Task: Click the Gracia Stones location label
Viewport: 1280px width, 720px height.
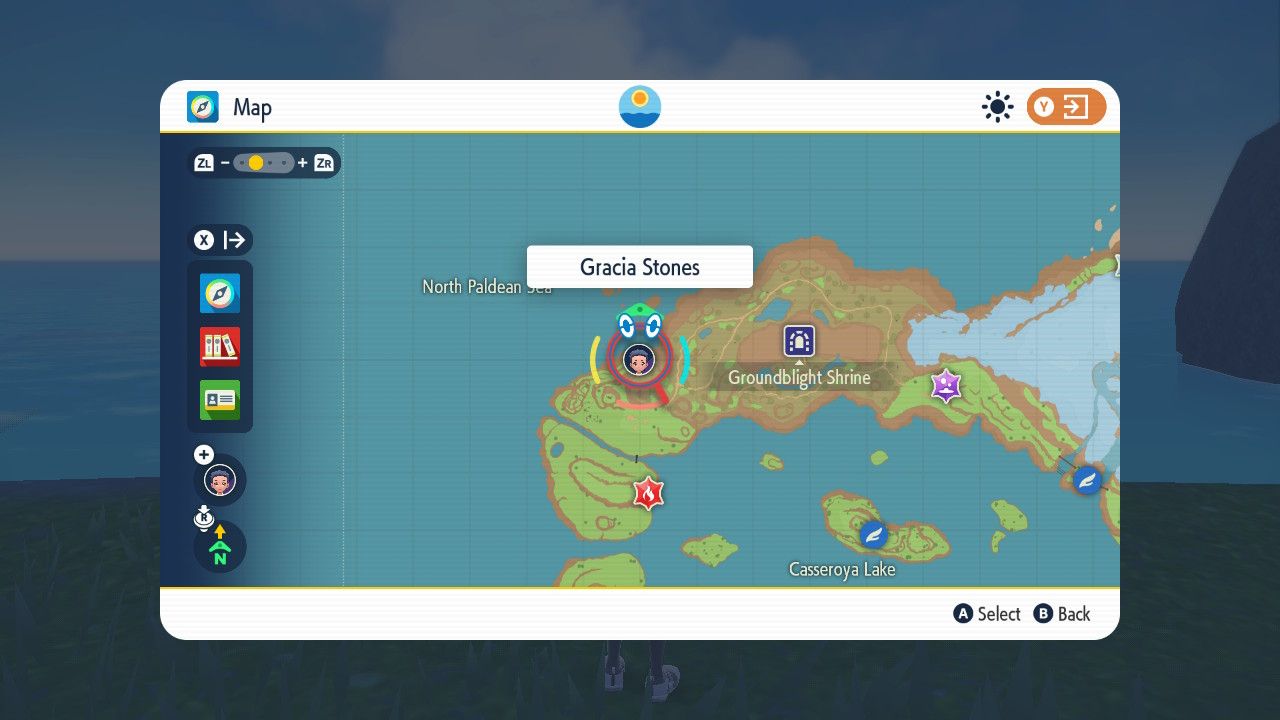Action: (639, 266)
